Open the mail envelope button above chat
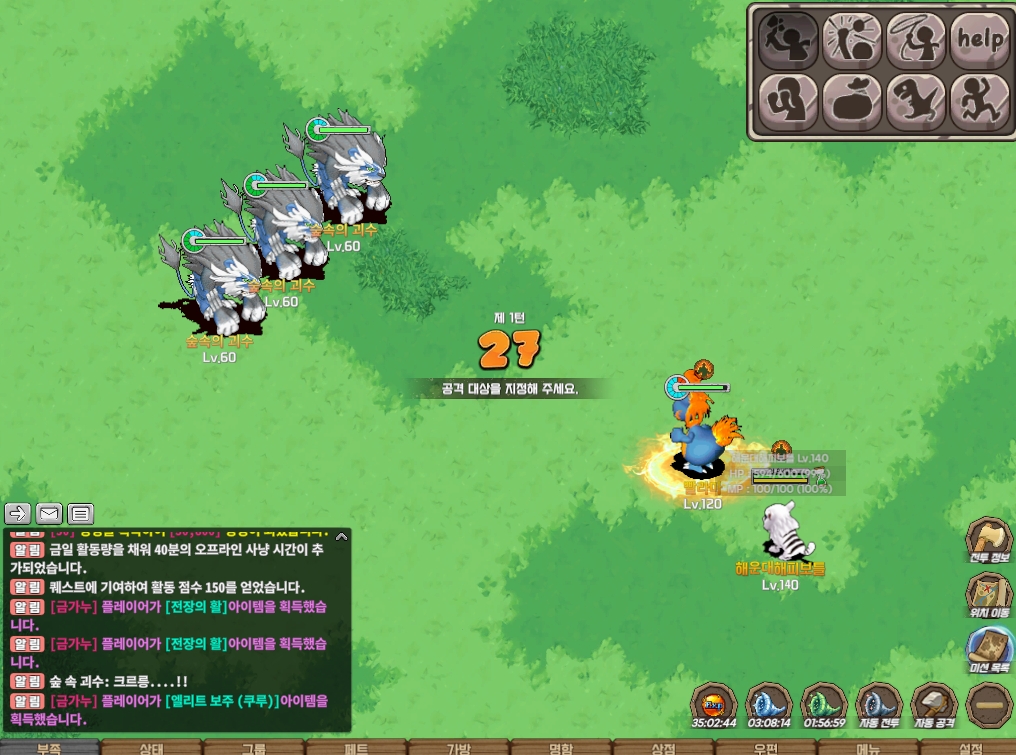This screenshot has height=755, width=1016. (49, 514)
